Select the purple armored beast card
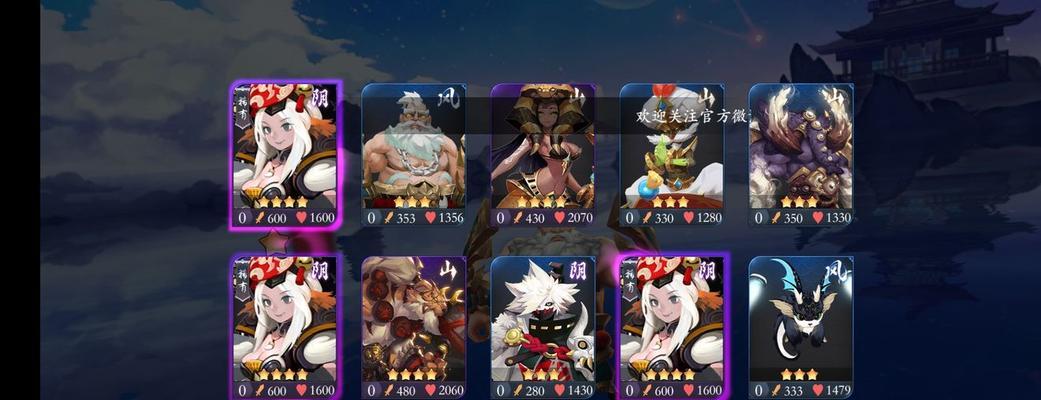Viewport: 1041px width, 400px height. [800, 155]
